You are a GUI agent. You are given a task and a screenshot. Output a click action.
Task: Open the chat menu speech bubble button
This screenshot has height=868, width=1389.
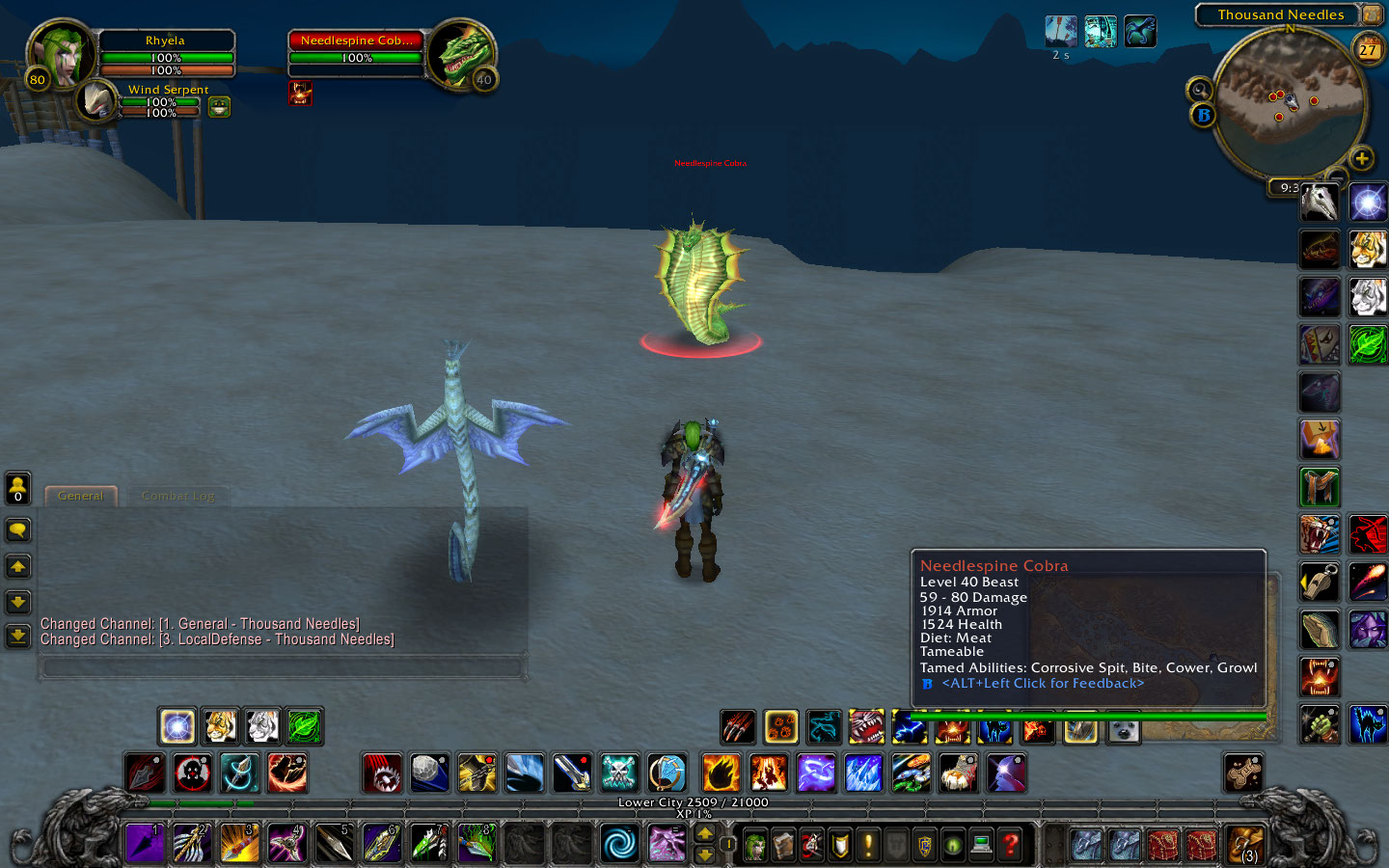pyautogui.click(x=18, y=530)
